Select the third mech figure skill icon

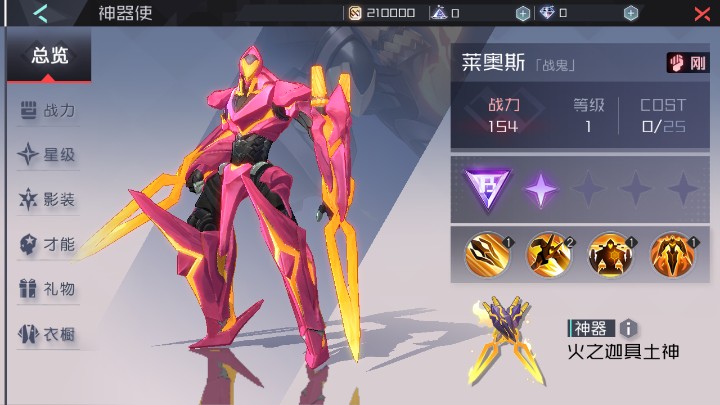click(x=610, y=253)
